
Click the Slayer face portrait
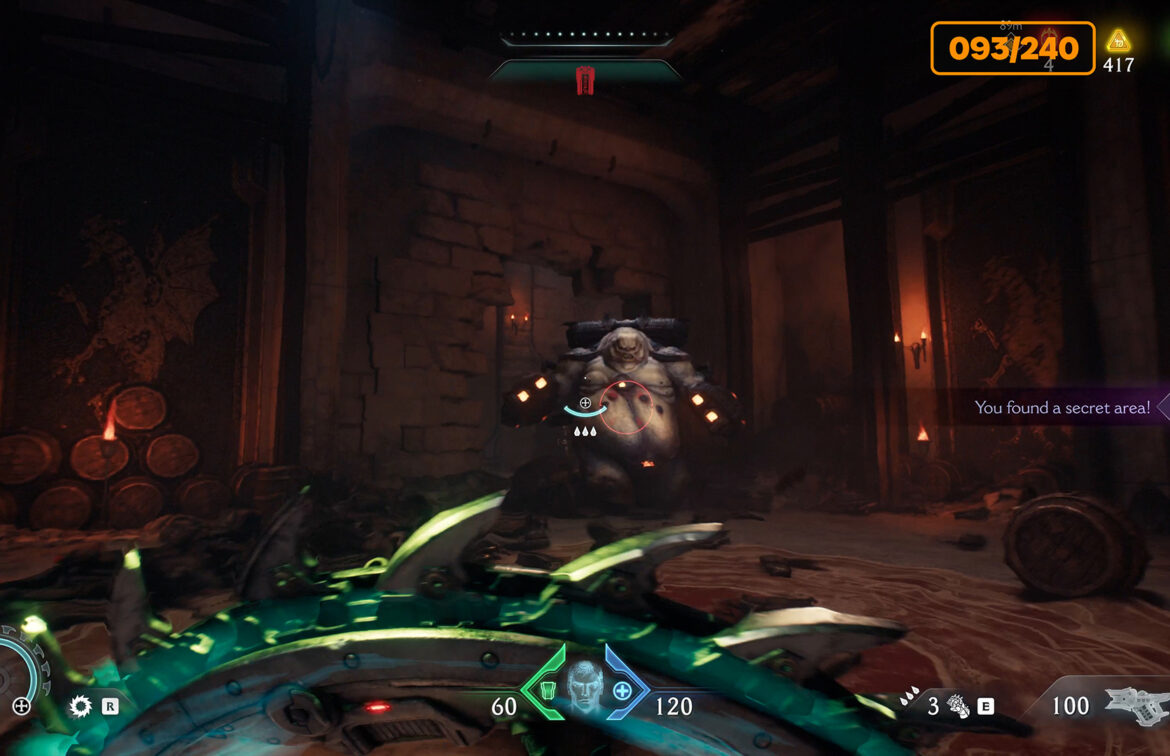pyautogui.click(x=585, y=686)
